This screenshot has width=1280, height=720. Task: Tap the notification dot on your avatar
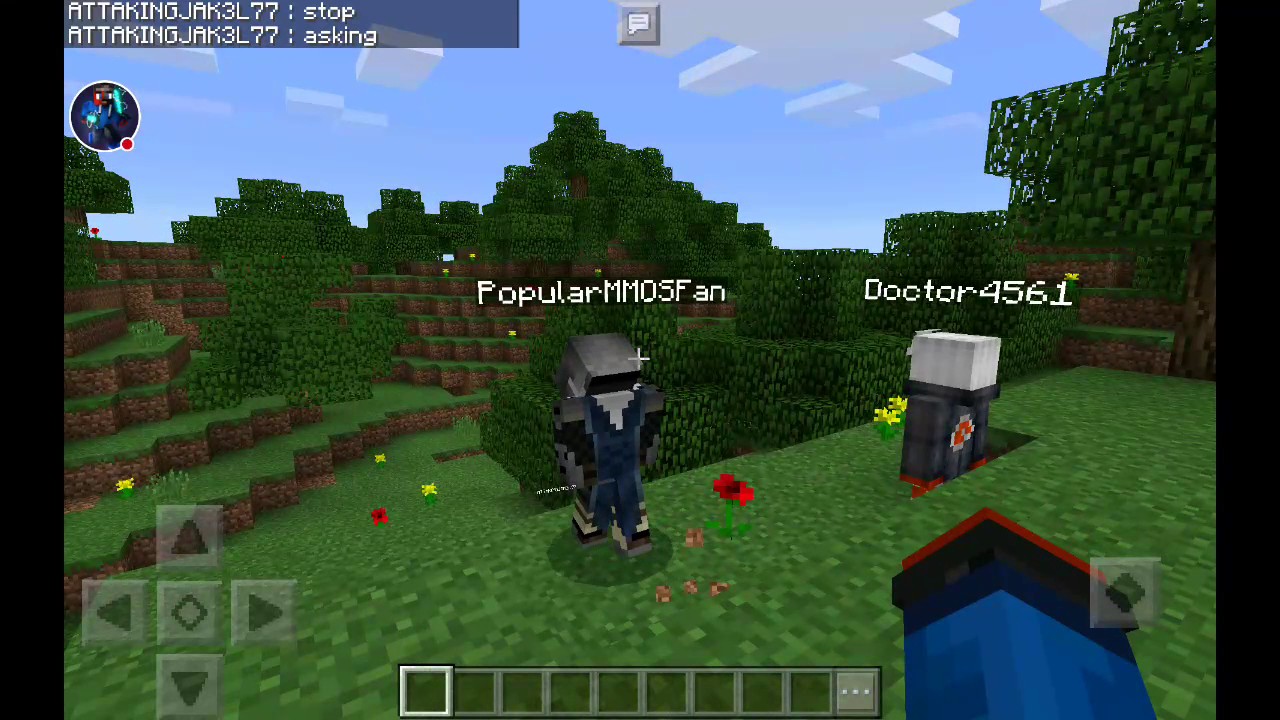[127, 144]
